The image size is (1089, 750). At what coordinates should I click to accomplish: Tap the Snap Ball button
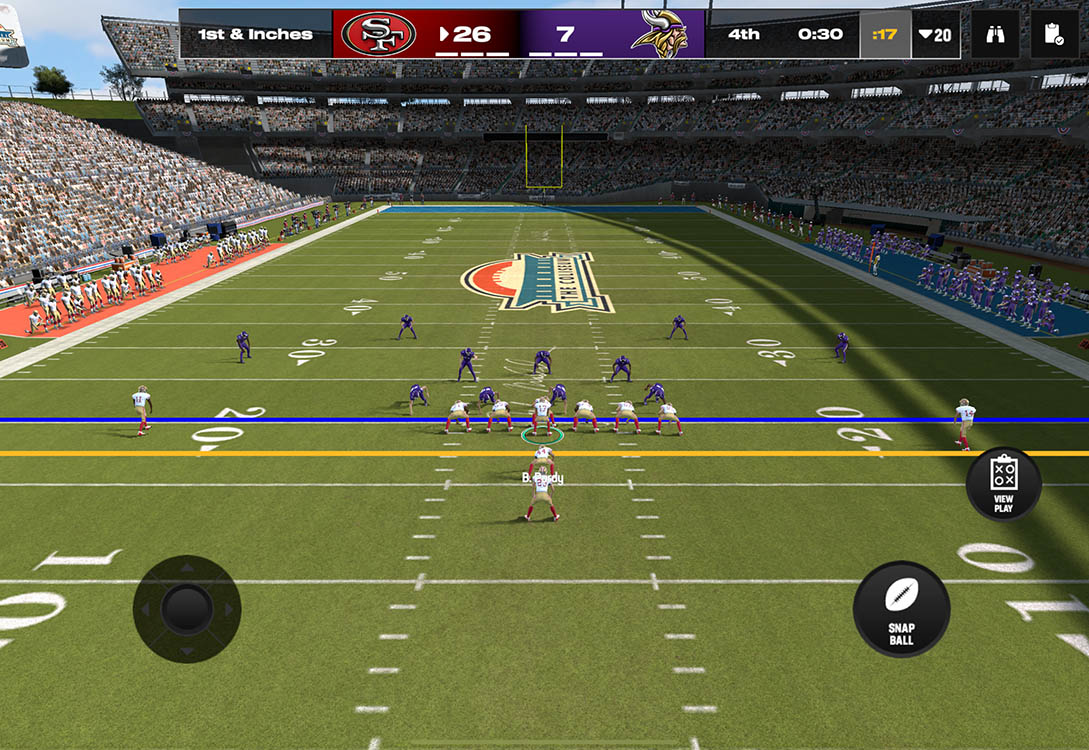[901, 609]
